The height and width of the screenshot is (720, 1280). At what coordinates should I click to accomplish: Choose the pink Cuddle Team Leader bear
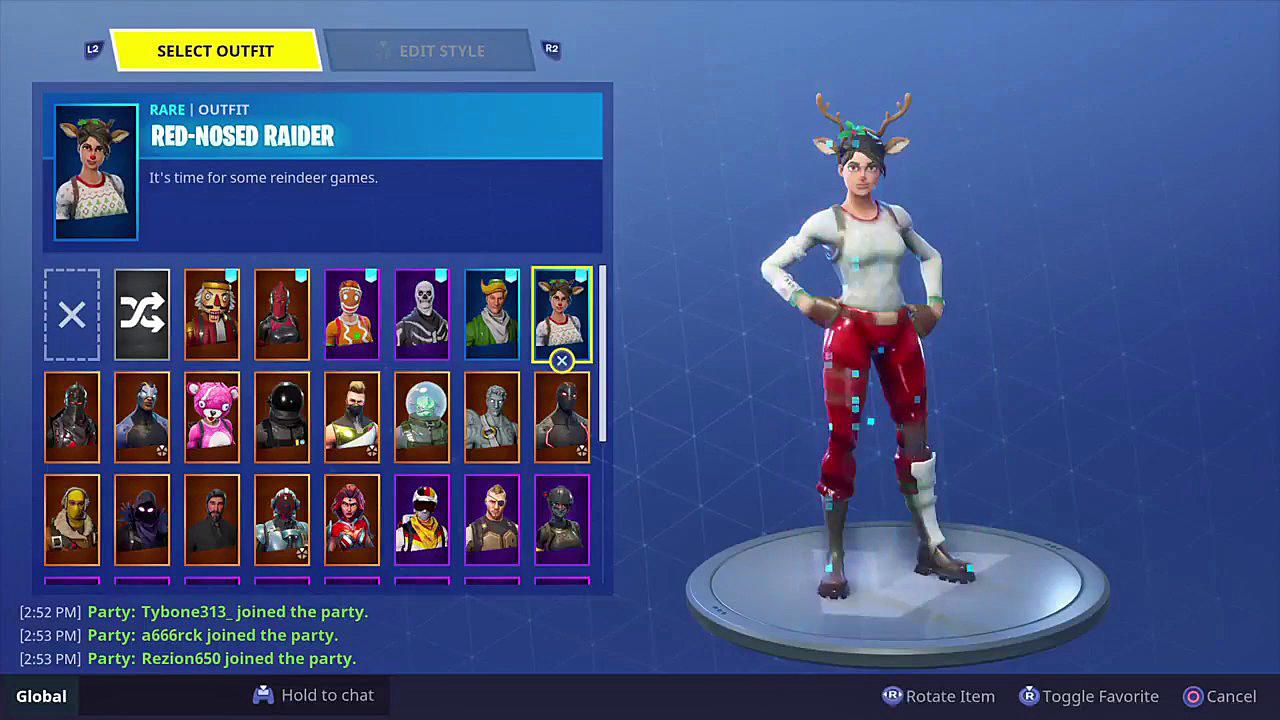[212, 417]
